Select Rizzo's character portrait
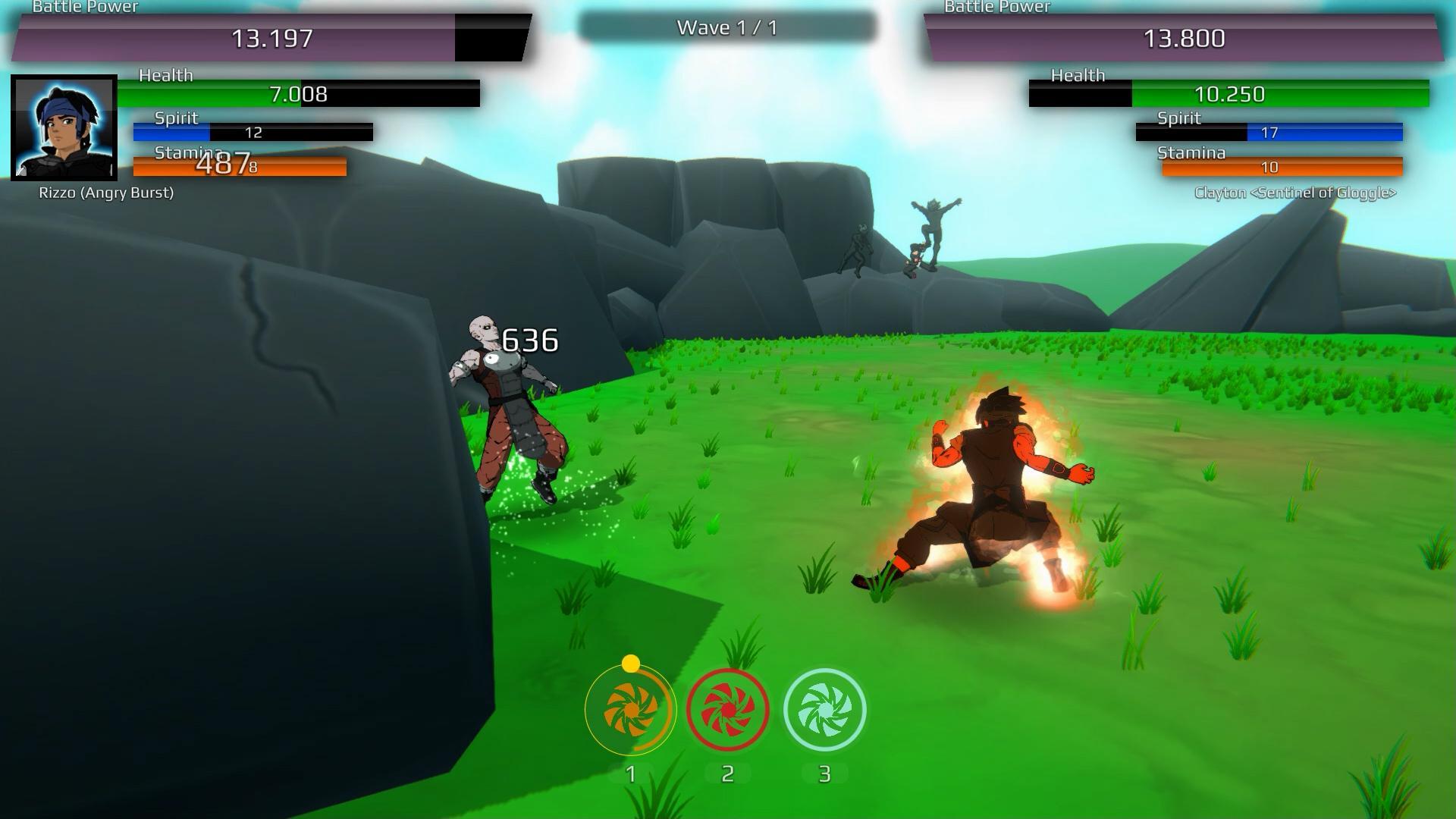1456x819 pixels. 64,127
